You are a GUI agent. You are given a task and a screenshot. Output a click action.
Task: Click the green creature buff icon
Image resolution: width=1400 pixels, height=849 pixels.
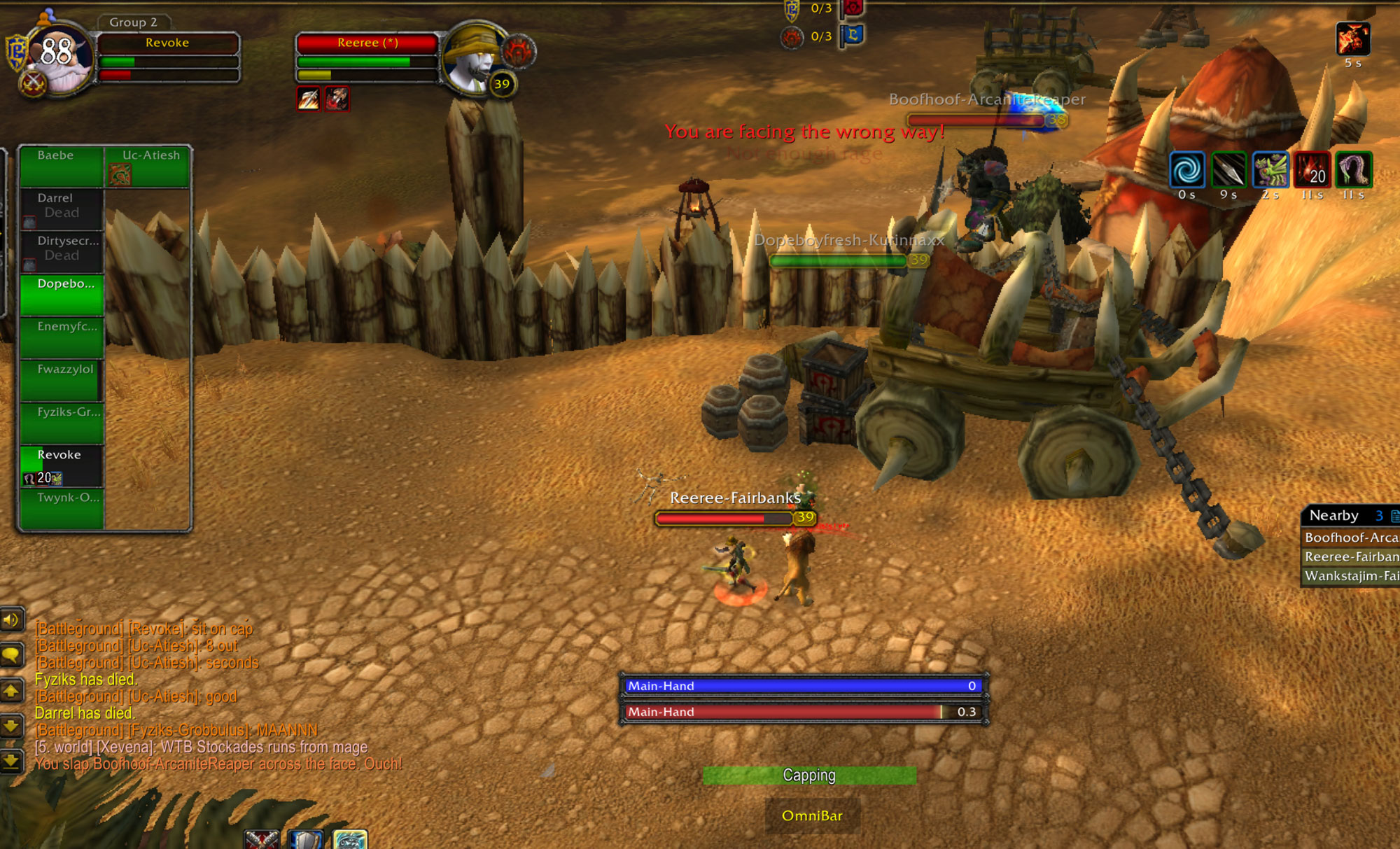1270,169
